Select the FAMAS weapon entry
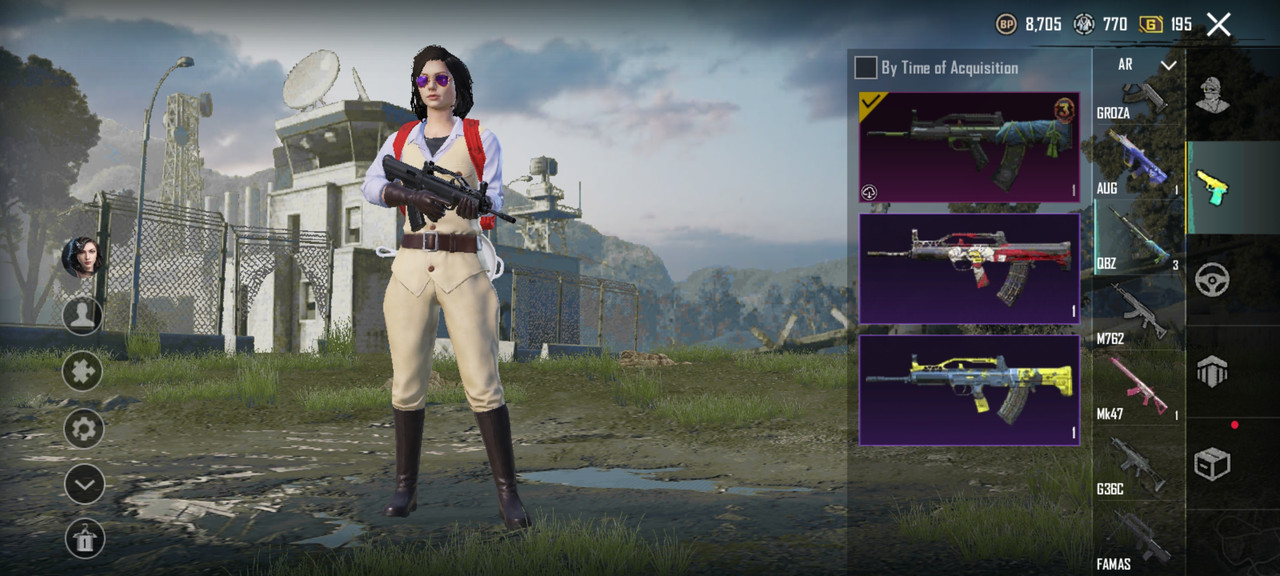The height and width of the screenshot is (576, 1280). pyautogui.click(x=1139, y=540)
